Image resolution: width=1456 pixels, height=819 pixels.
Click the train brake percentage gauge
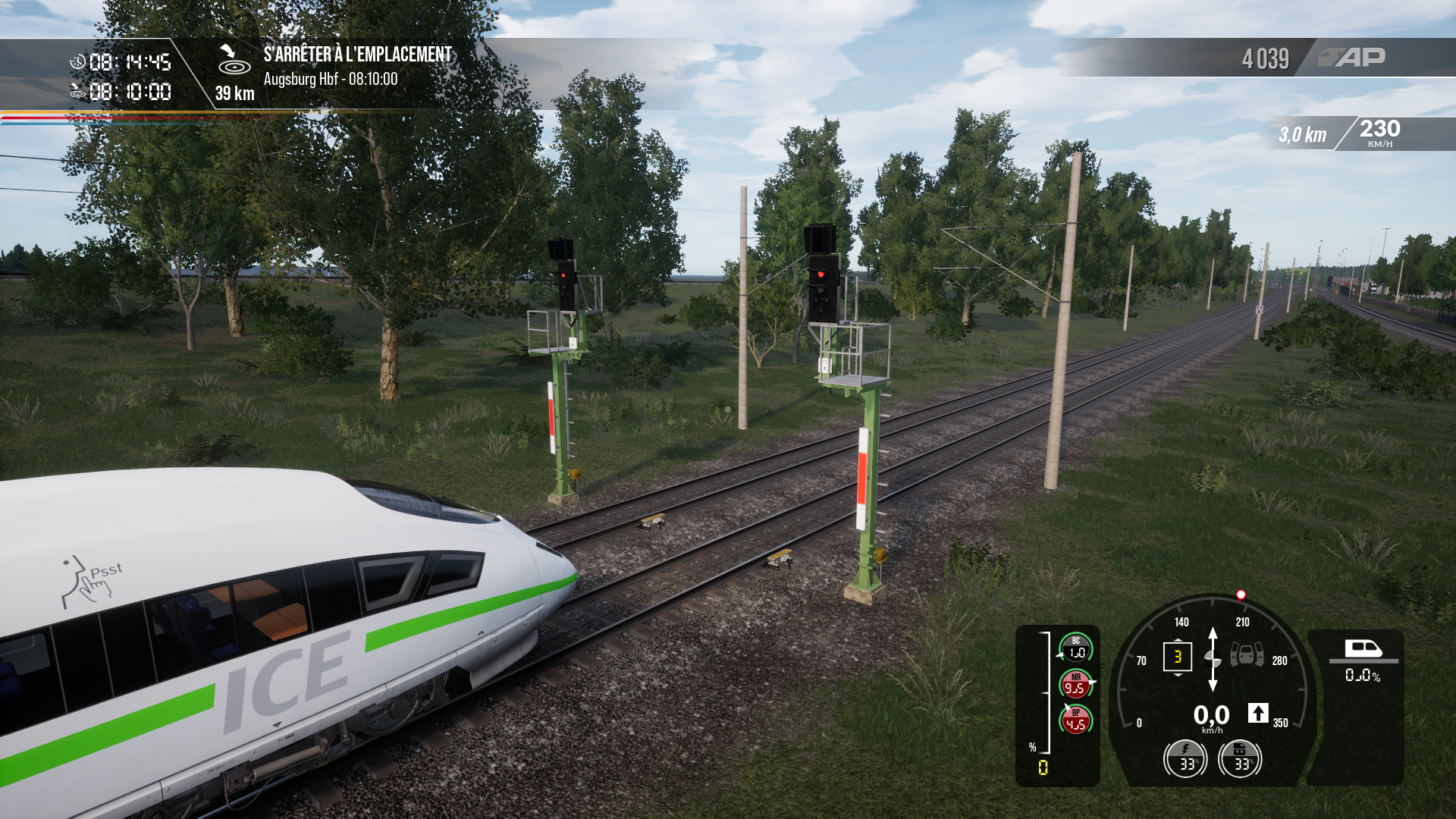click(1240, 759)
